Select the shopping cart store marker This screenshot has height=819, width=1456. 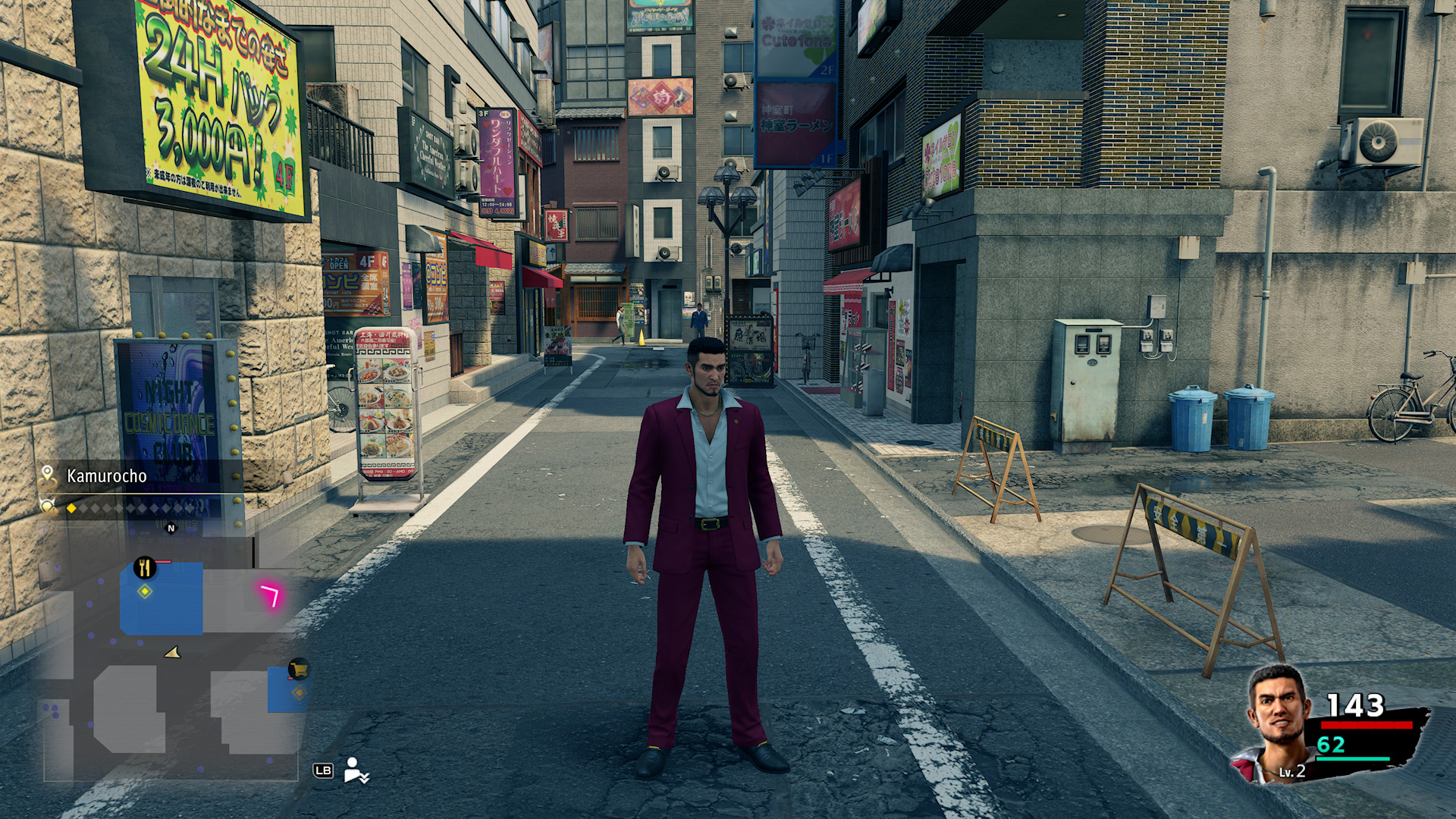click(299, 669)
